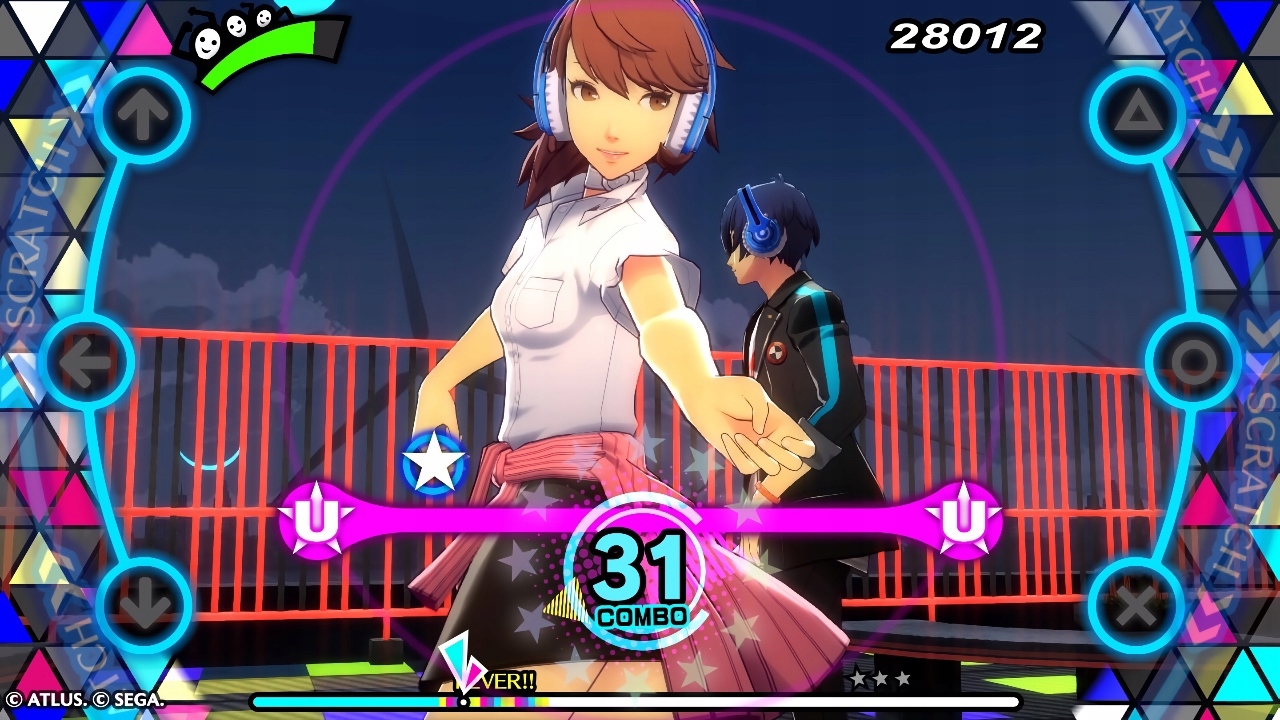This screenshot has width=1280, height=720.
Task: Tap the triangle target ring
Action: coord(1137,117)
